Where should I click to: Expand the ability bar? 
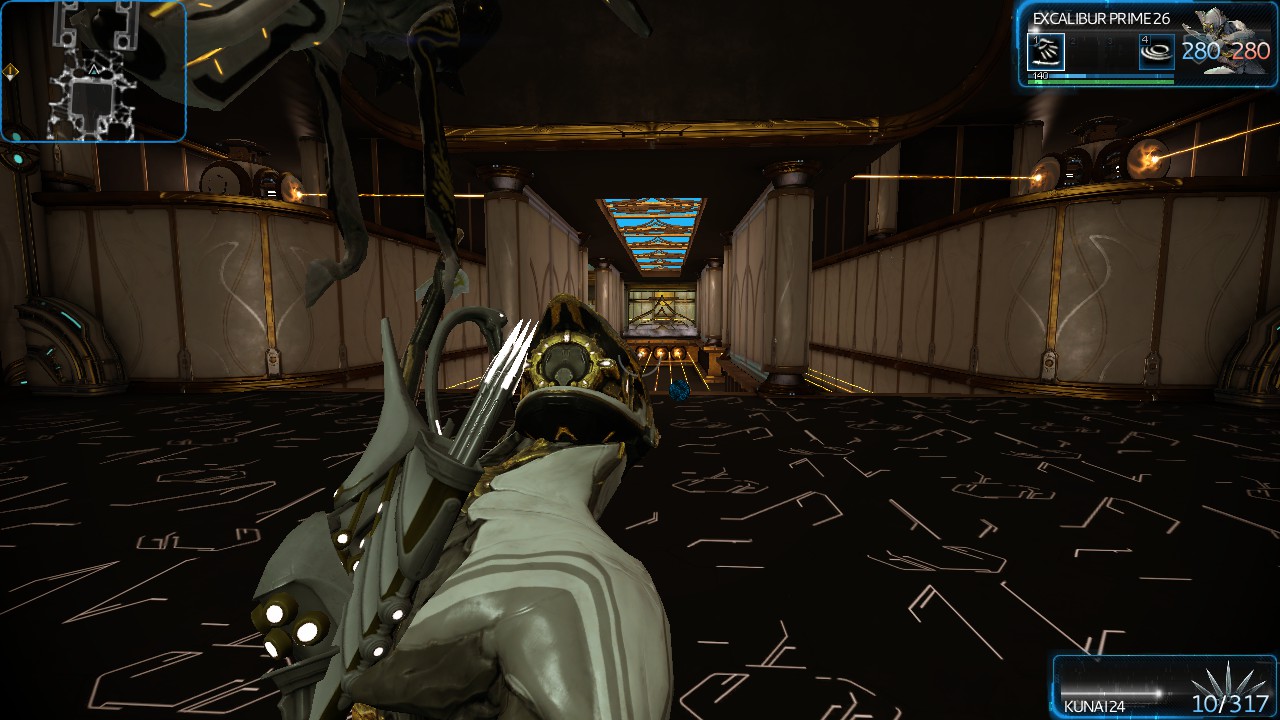click(1100, 50)
